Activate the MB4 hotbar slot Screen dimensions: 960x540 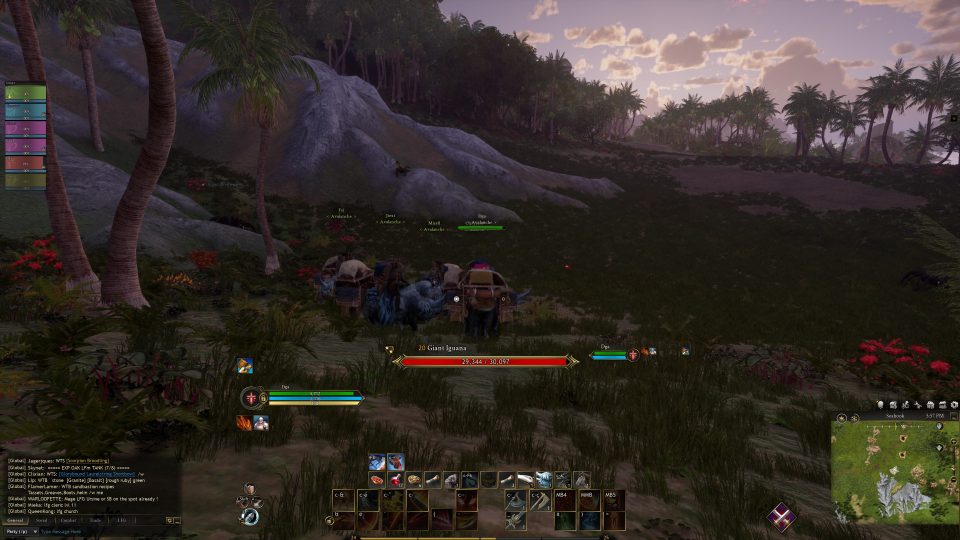[x=566, y=498]
